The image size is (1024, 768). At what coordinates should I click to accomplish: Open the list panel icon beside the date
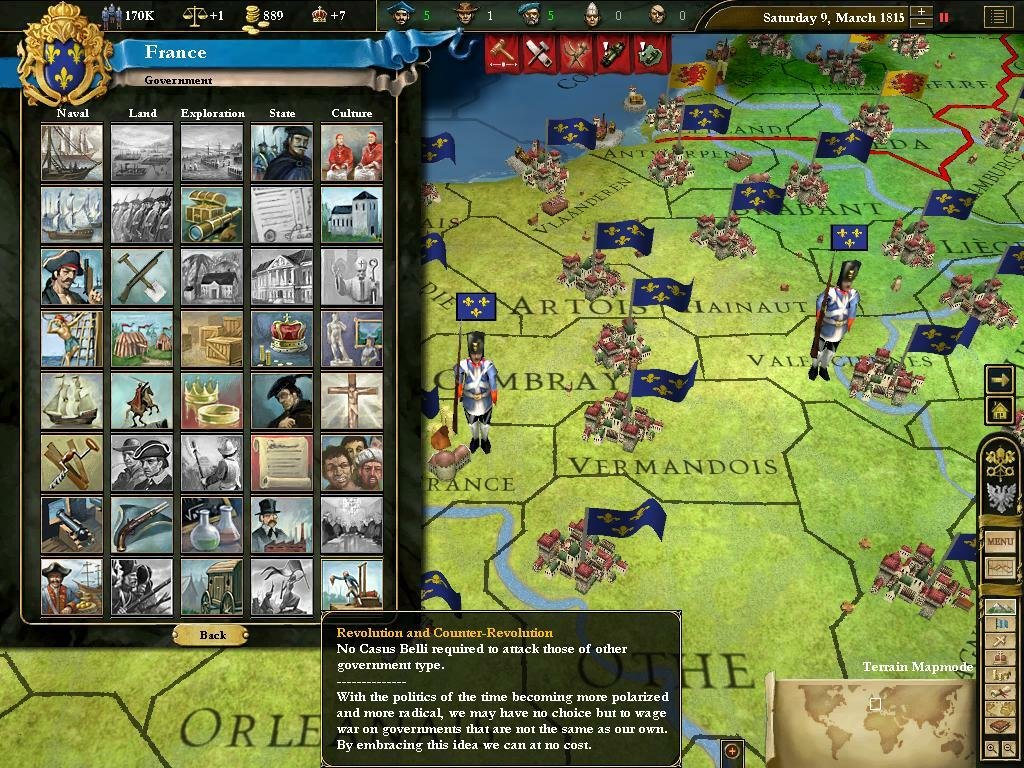pyautogui.click(x=996, y=17)
